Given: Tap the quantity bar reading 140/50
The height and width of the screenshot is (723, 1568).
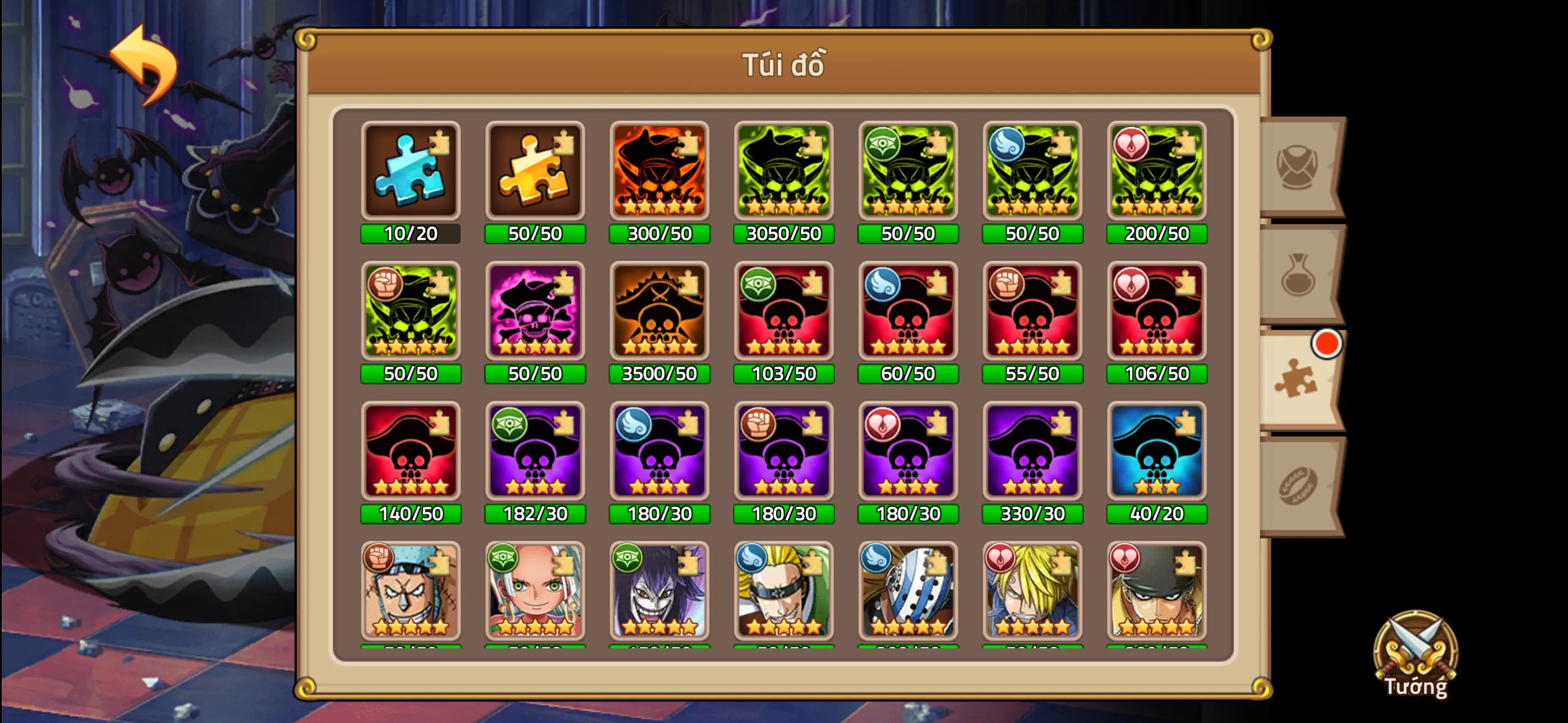Looking at the screenshot, I should click(x=411, y=515).
